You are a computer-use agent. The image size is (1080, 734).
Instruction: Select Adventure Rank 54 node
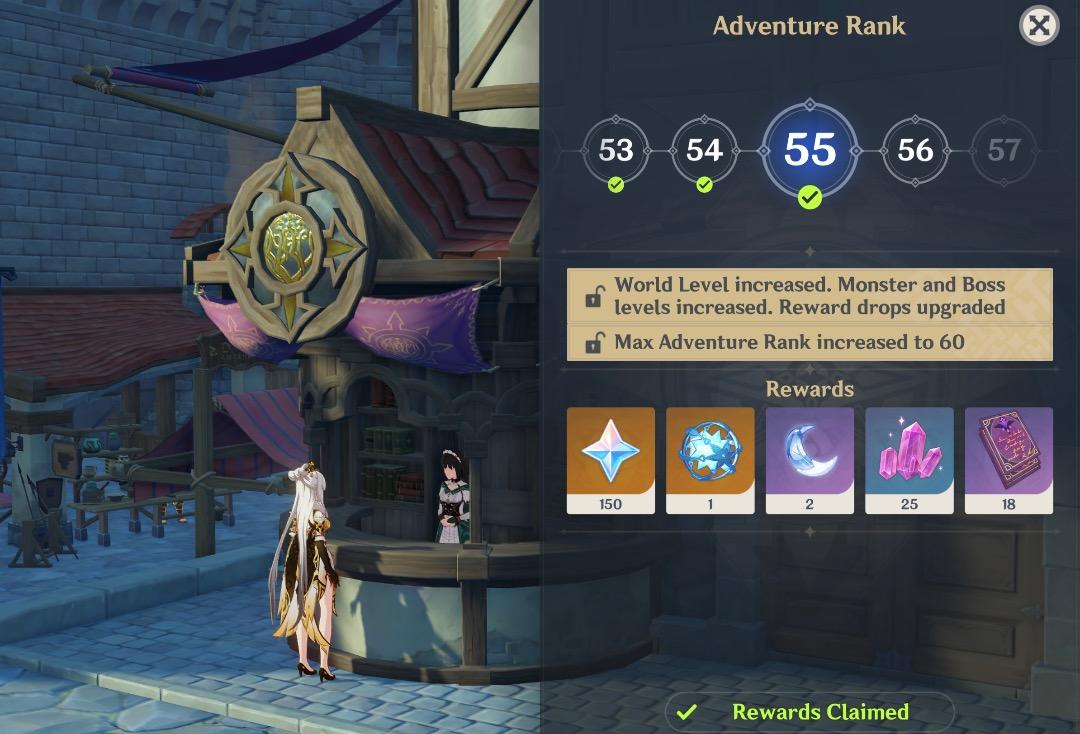click(704, 151)
